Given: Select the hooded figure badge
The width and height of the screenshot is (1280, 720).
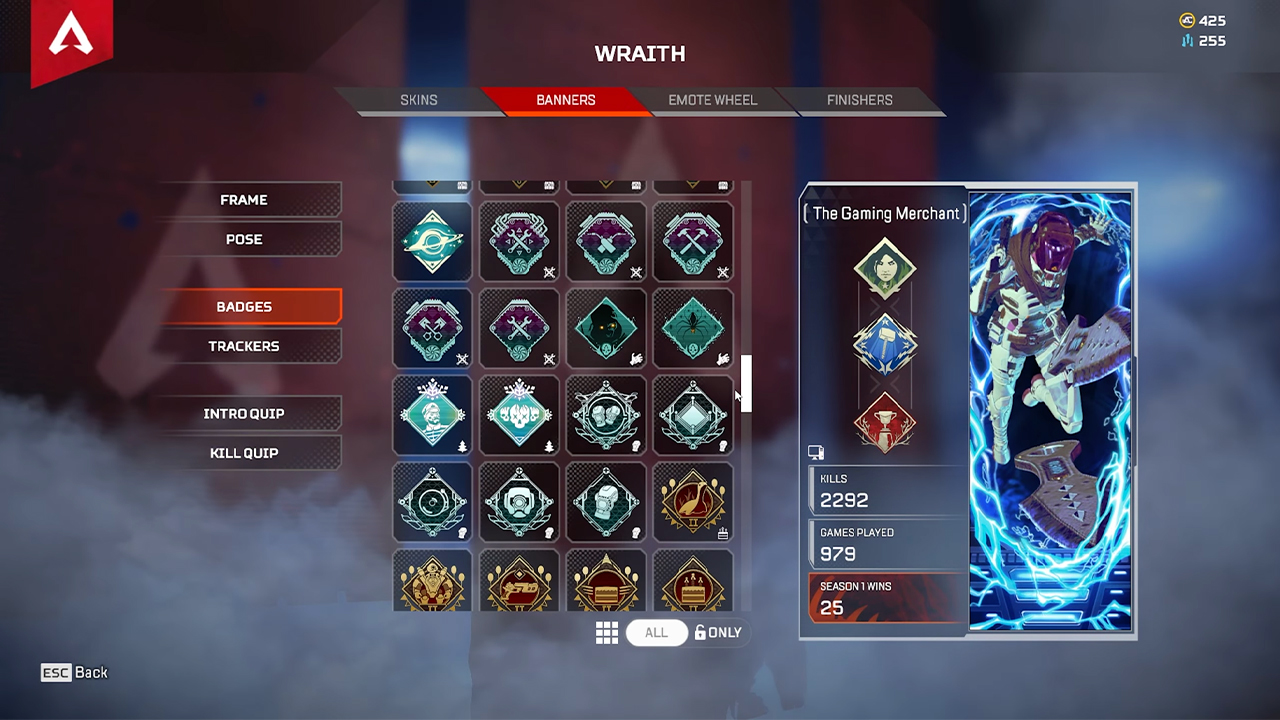Looking at the screenshot, I should (606, 328).
